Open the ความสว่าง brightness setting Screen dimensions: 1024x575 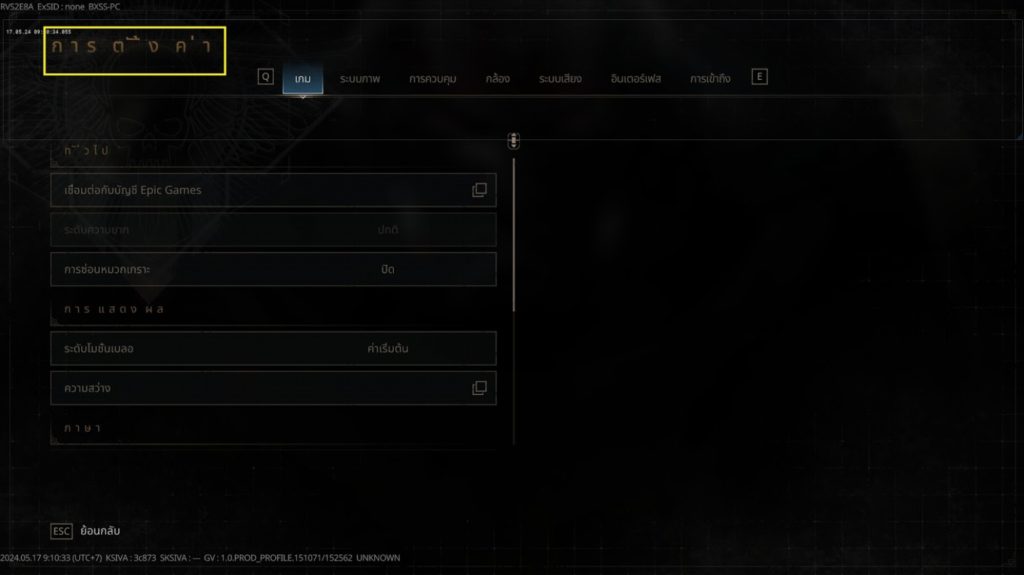(273, 388)
